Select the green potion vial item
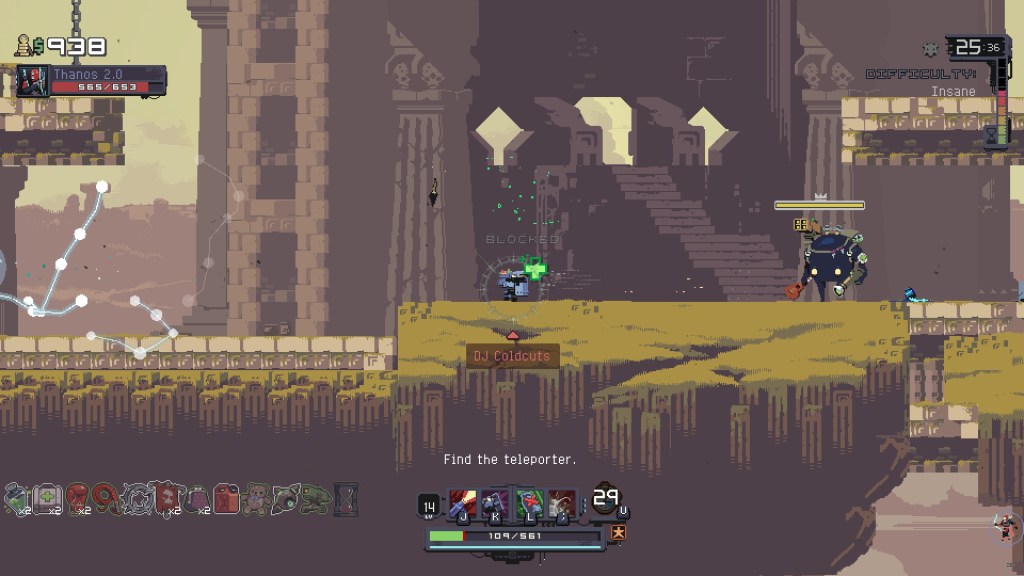The height and width of the screenshot is (576, 1024). (x=16, y=497)
